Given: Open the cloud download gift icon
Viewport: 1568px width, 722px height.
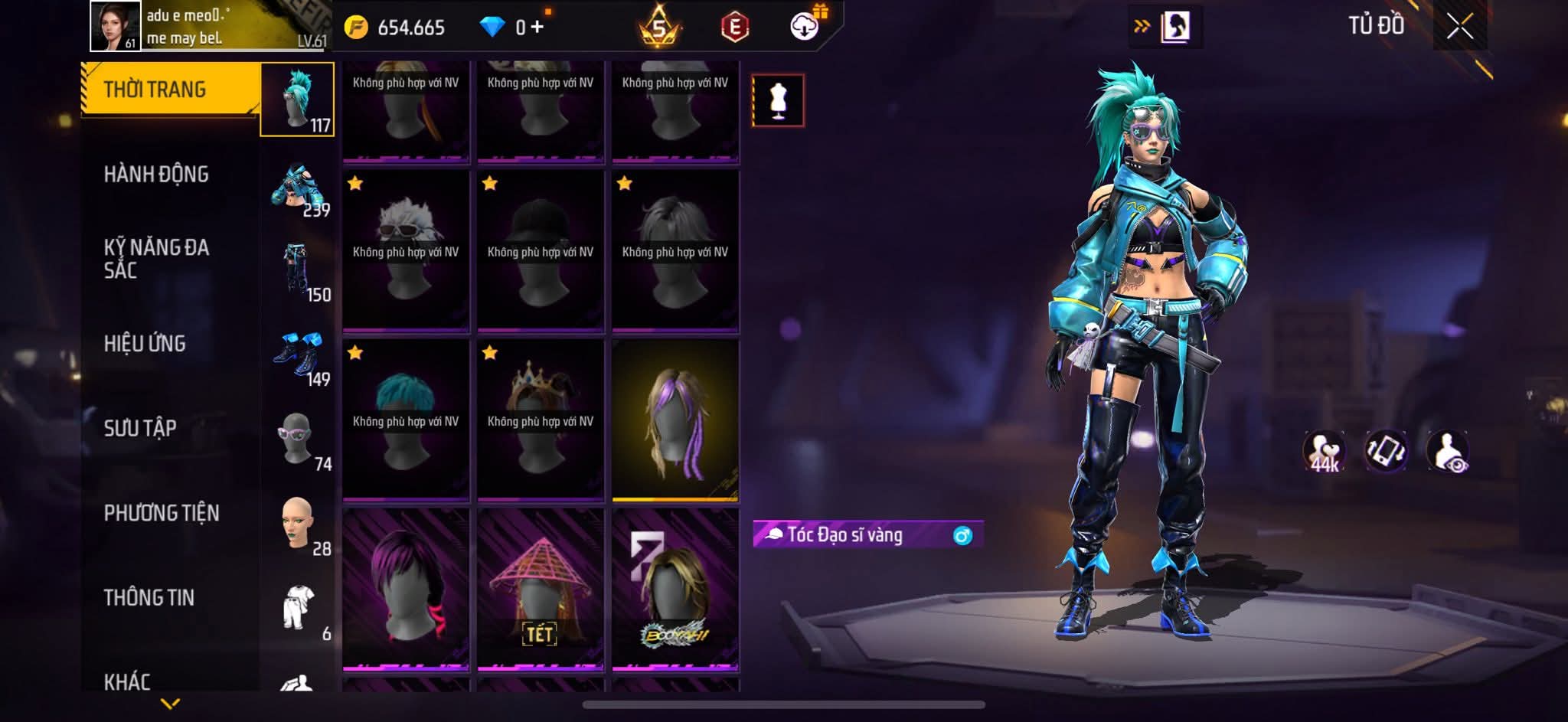Looking at the screenshot, I should pyautogui.click(x=805, y=27).
